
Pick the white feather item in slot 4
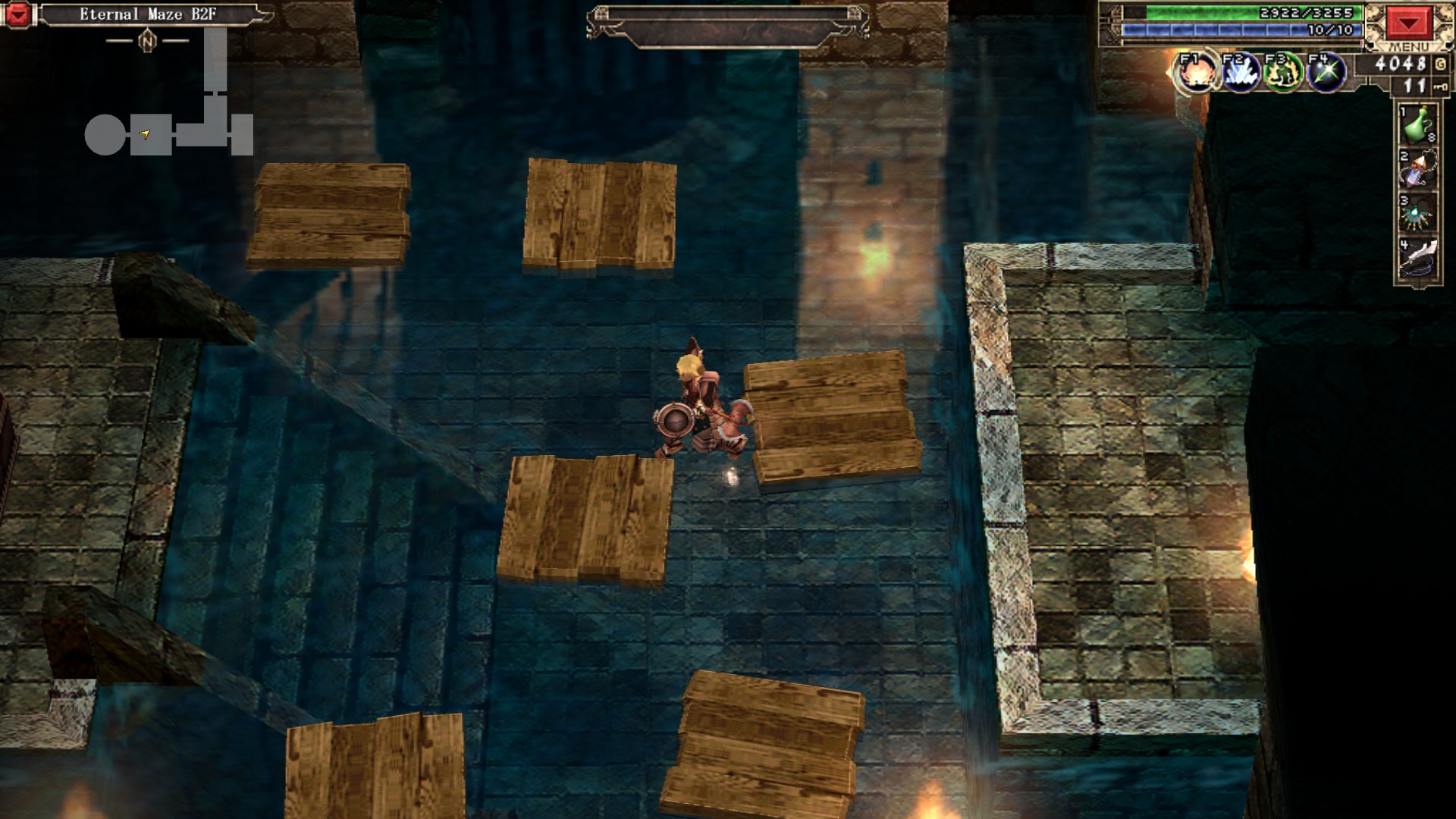1417,259
